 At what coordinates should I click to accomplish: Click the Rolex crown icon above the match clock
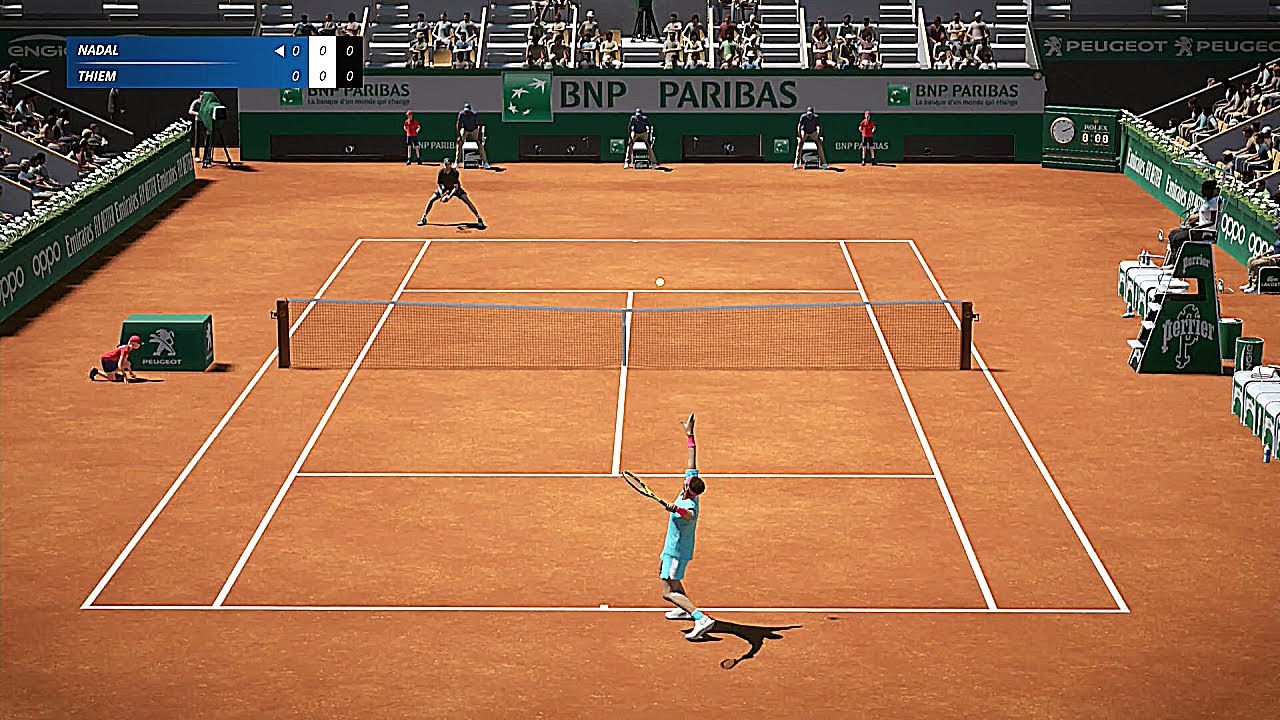point(1095,121)
